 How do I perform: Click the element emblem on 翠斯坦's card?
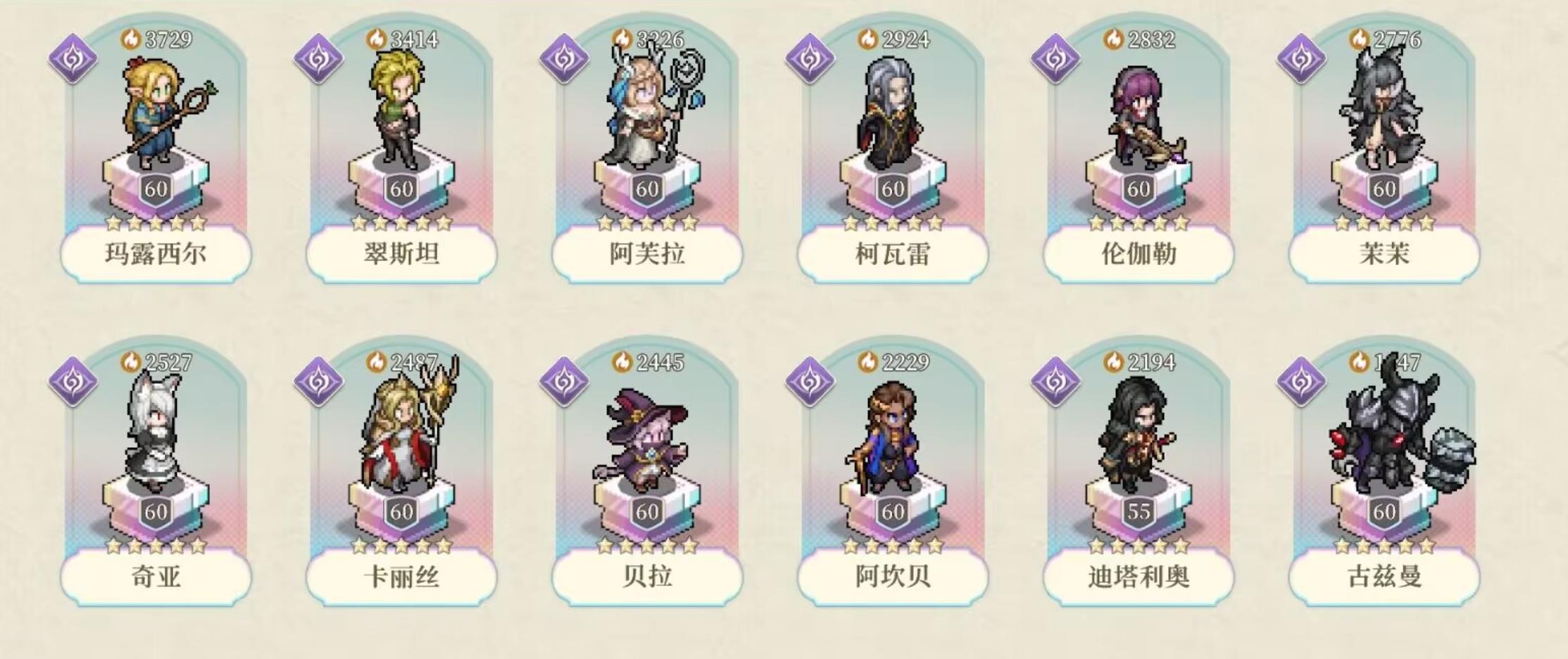(320, 58)
